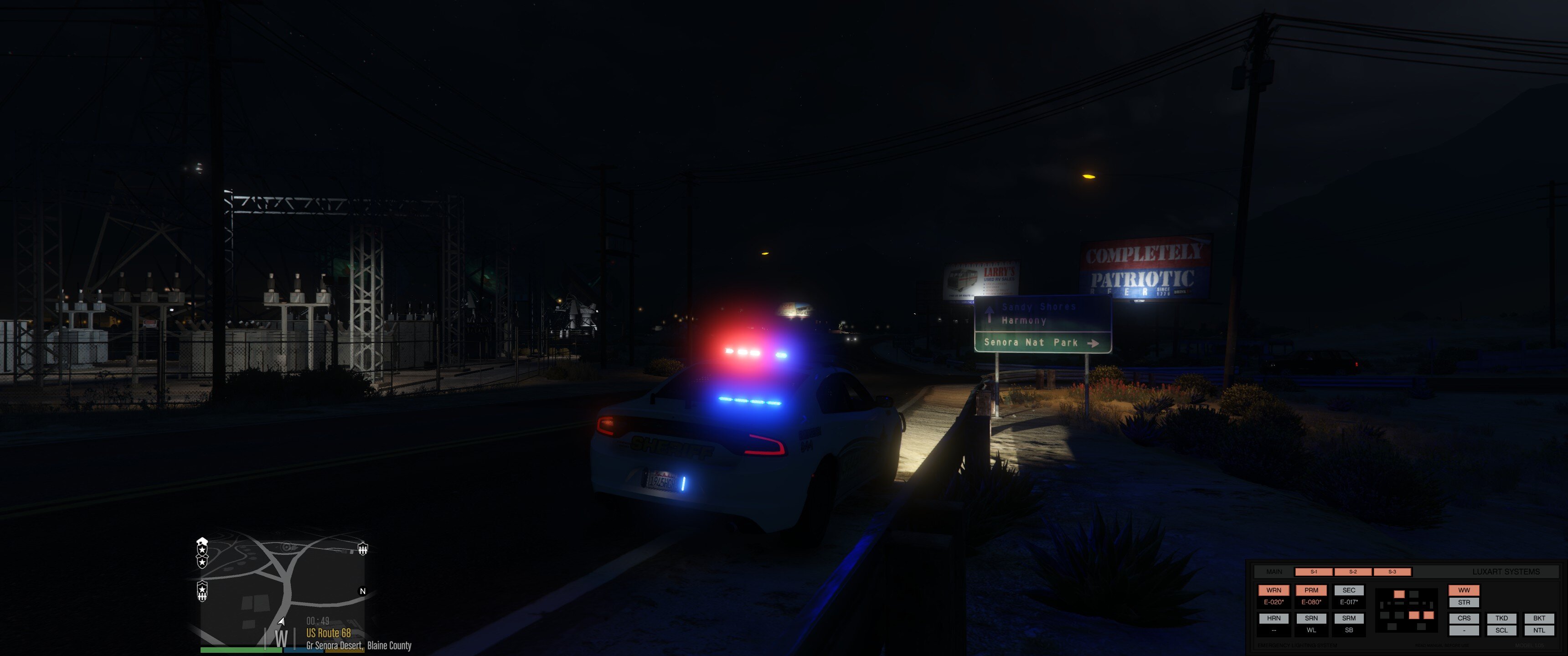Viewport: 1568px width, 656px height.
Task: Enable the NTL setting on the panel
Action: click(1540, 630)
